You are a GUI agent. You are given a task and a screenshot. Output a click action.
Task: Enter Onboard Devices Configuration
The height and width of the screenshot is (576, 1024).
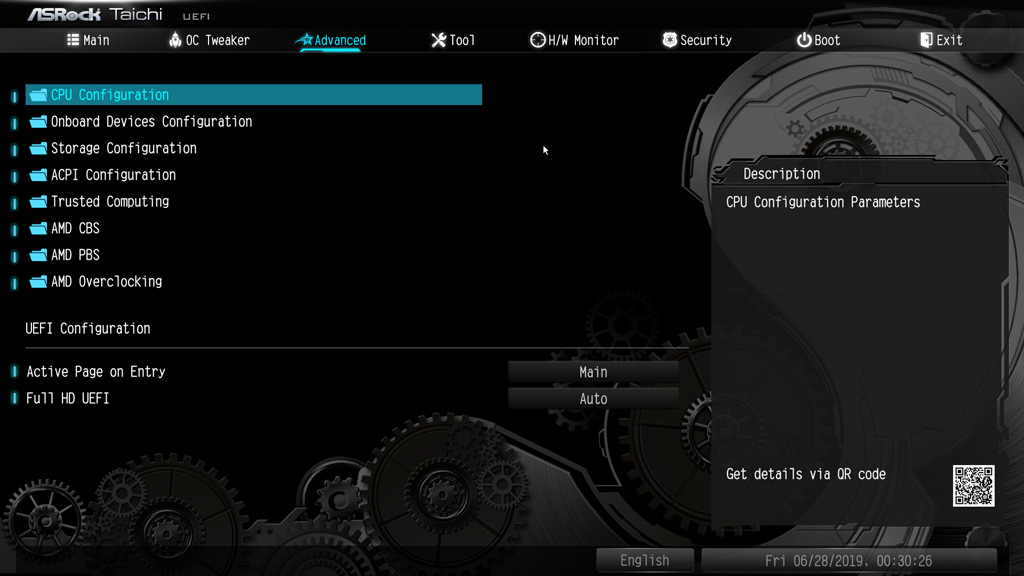(x=151, y=122)
